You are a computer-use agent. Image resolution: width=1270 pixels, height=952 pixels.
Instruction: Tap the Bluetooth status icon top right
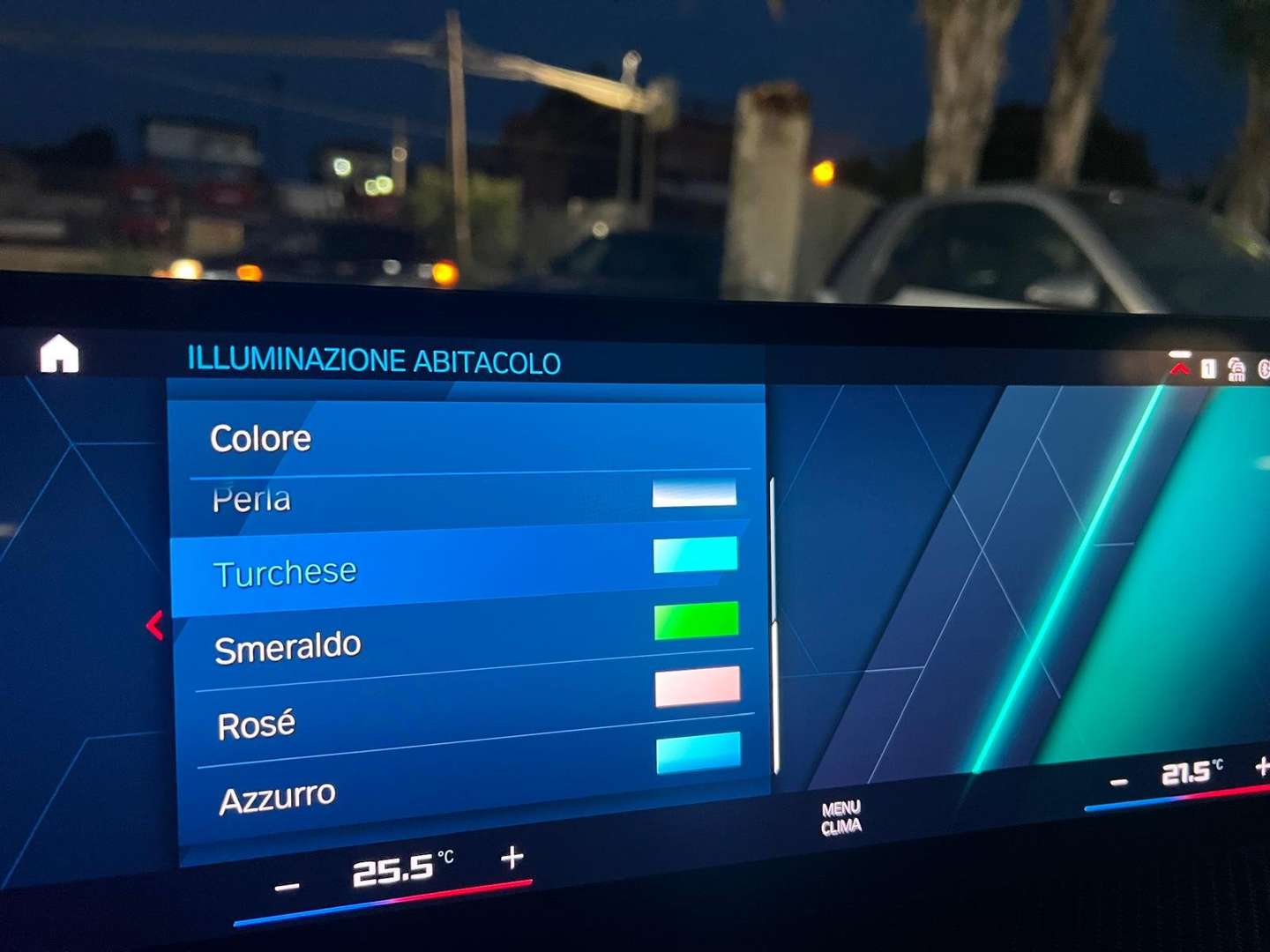[x=1266, y=368]
